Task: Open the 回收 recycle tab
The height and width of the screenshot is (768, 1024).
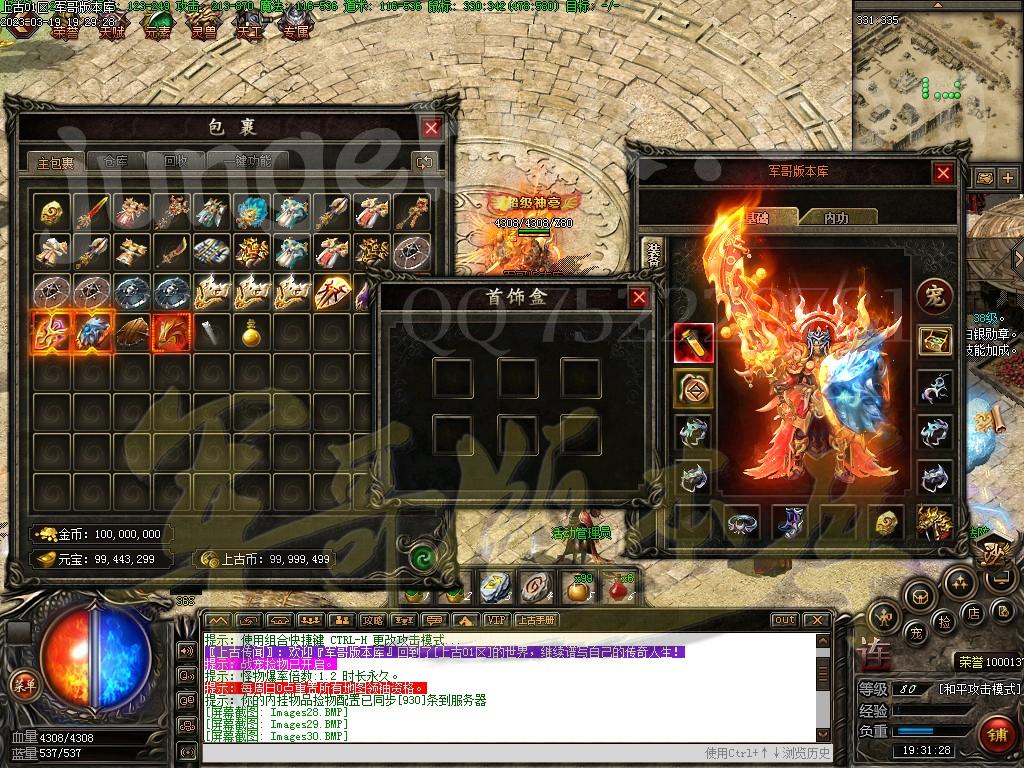Action: 175,161
